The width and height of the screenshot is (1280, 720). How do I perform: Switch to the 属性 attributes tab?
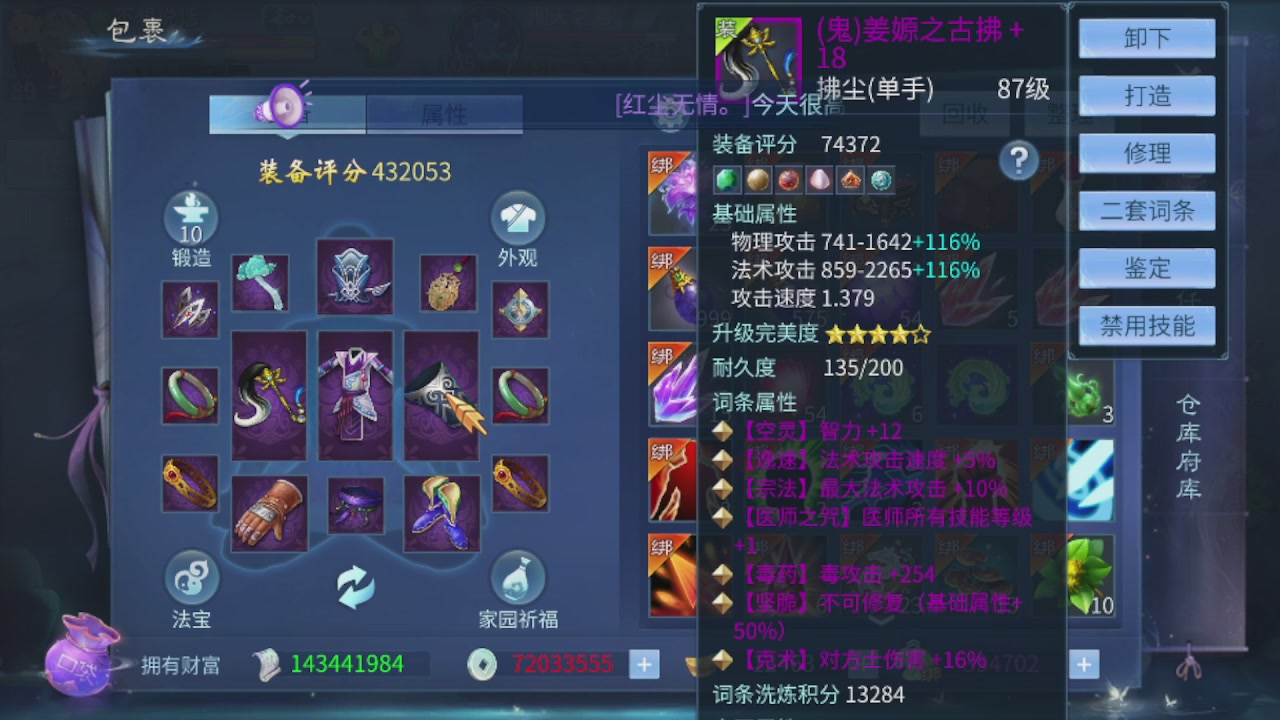(x=445, y=114)
